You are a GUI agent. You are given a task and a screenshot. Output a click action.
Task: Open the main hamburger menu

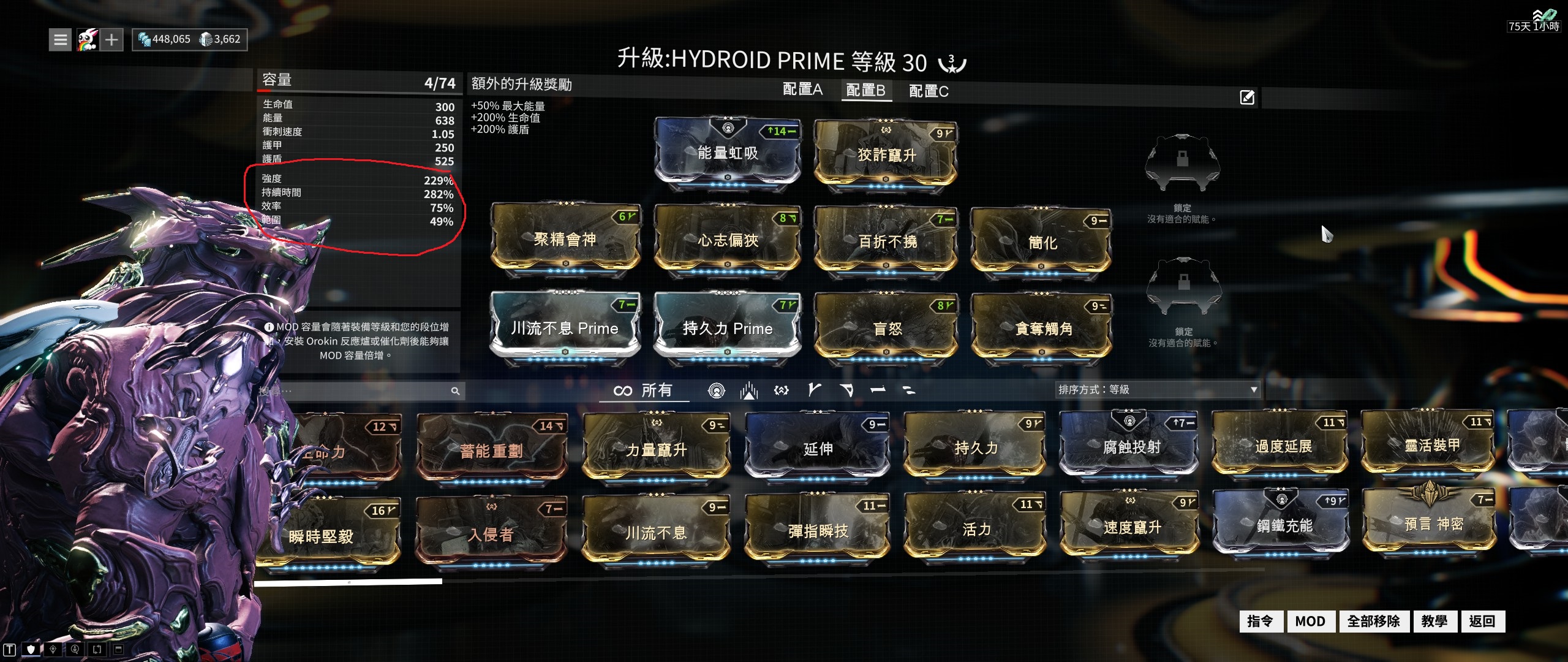click(60, 39)
